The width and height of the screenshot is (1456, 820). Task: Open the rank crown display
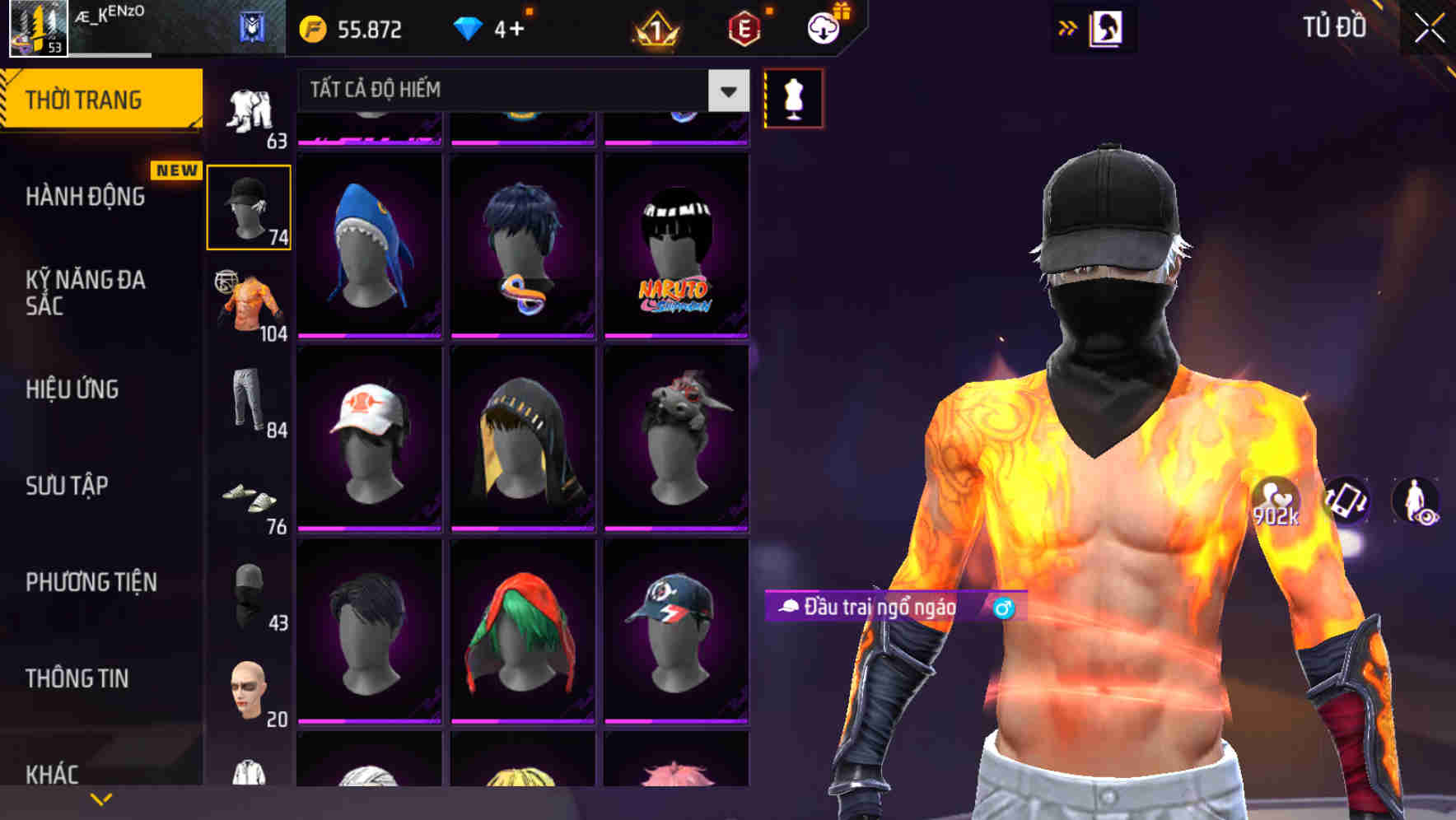point(655,29)
